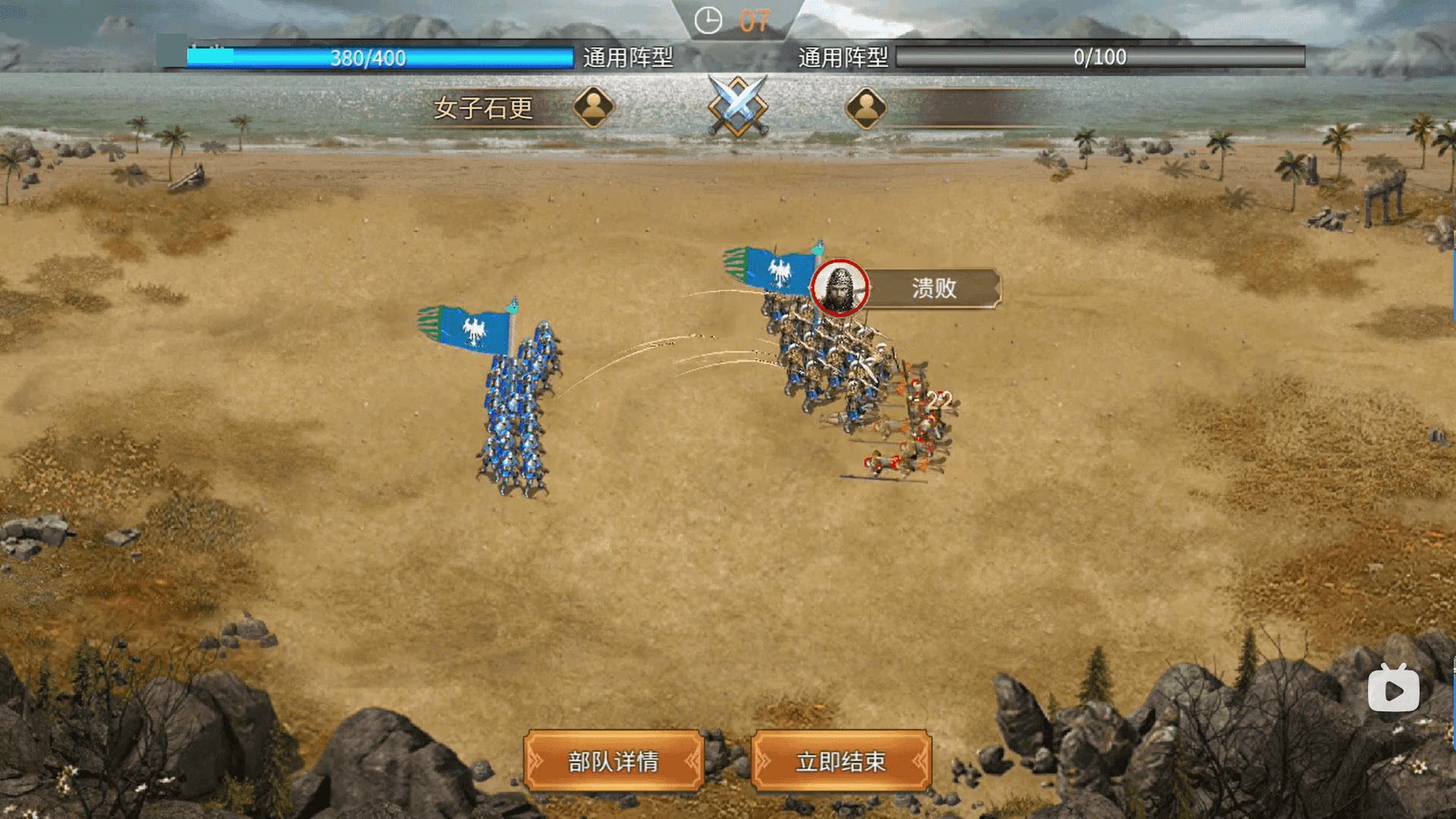
Task: Click the 溃败 rout status banner
Action: point(933,288)
